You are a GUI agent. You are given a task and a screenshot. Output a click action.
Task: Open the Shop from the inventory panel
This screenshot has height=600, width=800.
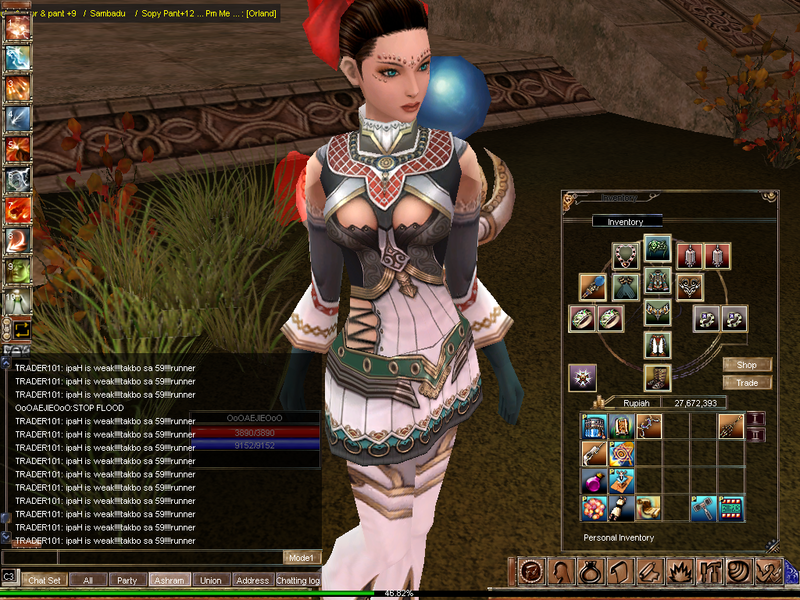point(746,365)
